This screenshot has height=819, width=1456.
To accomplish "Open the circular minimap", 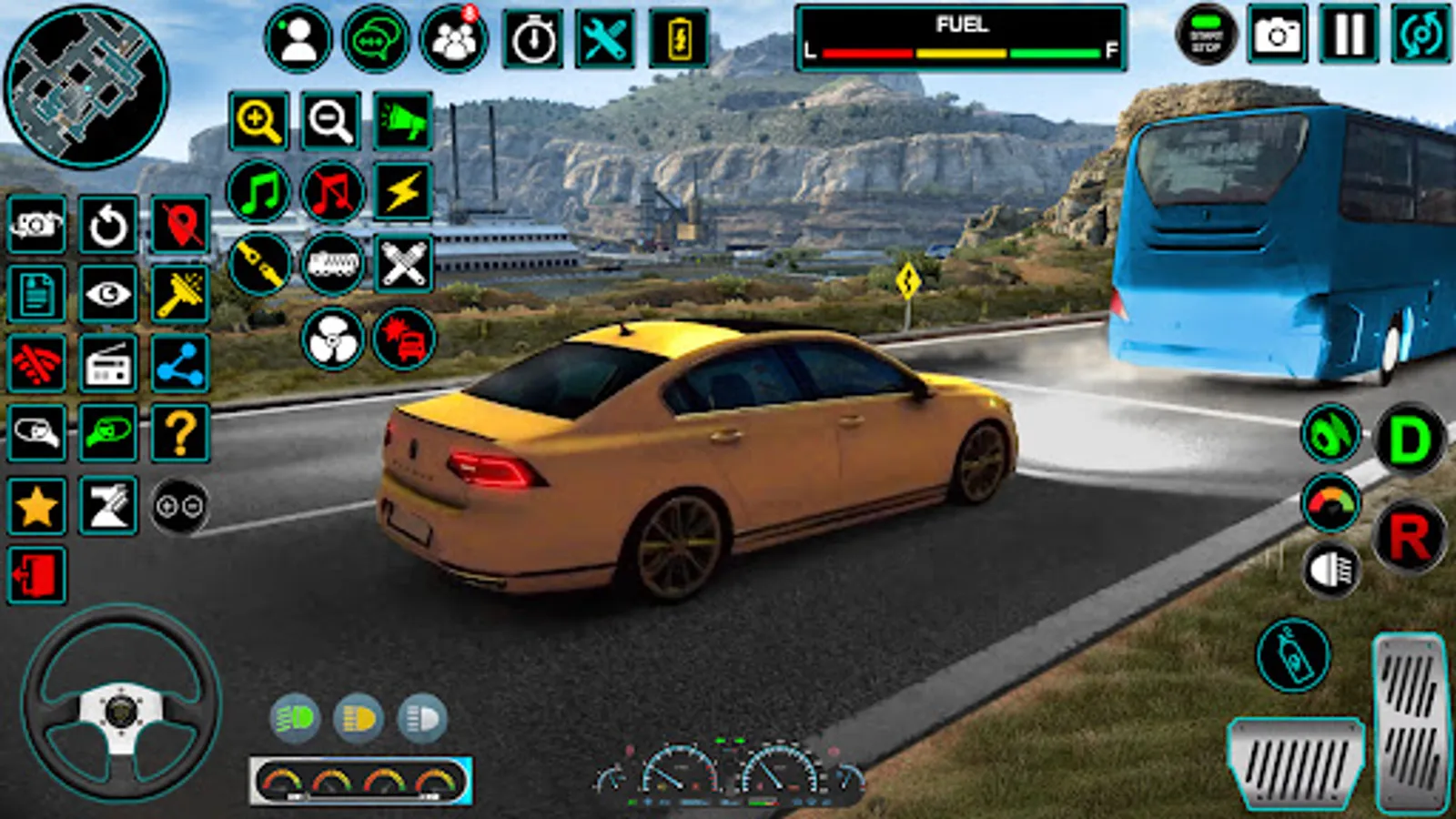I will point(86,86).
